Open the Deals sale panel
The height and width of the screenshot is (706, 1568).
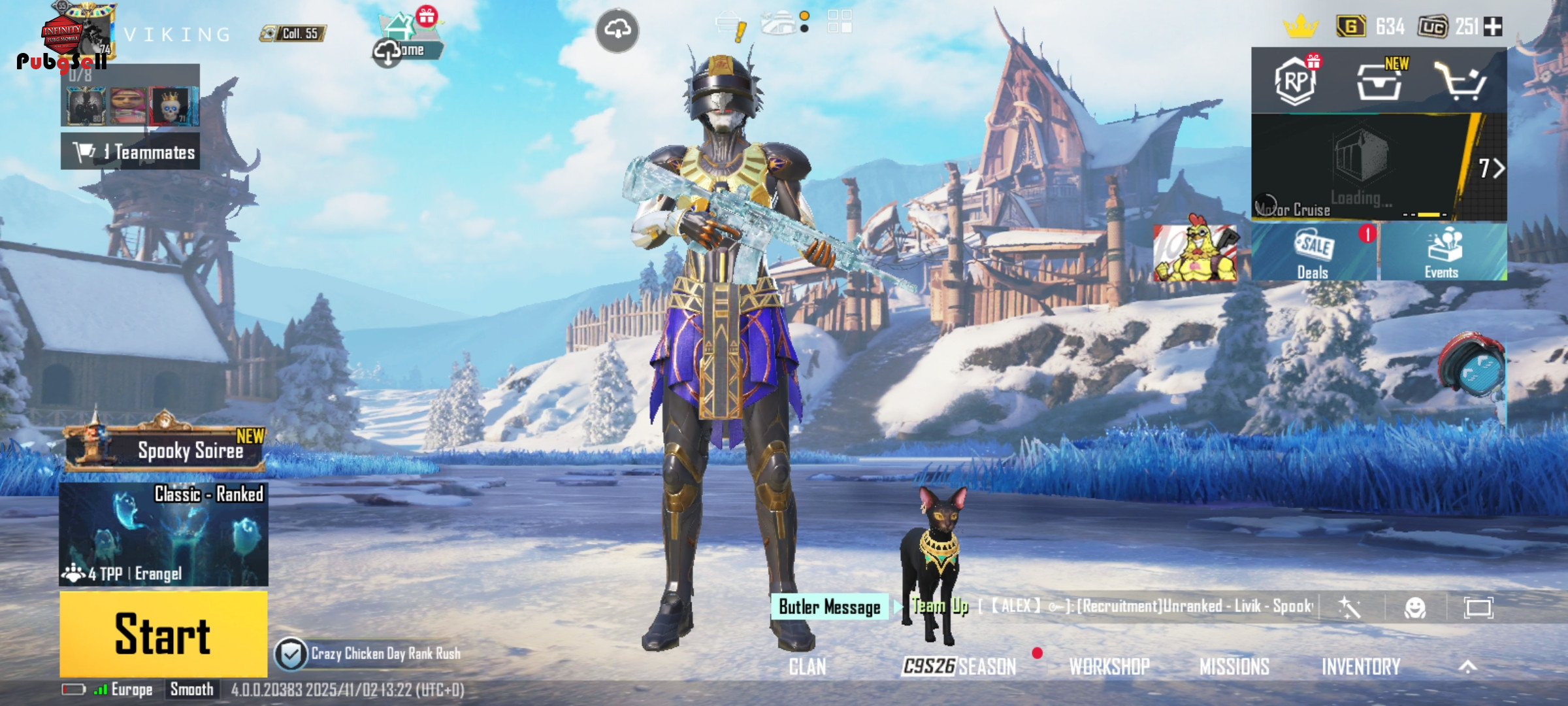[1313, 253]
